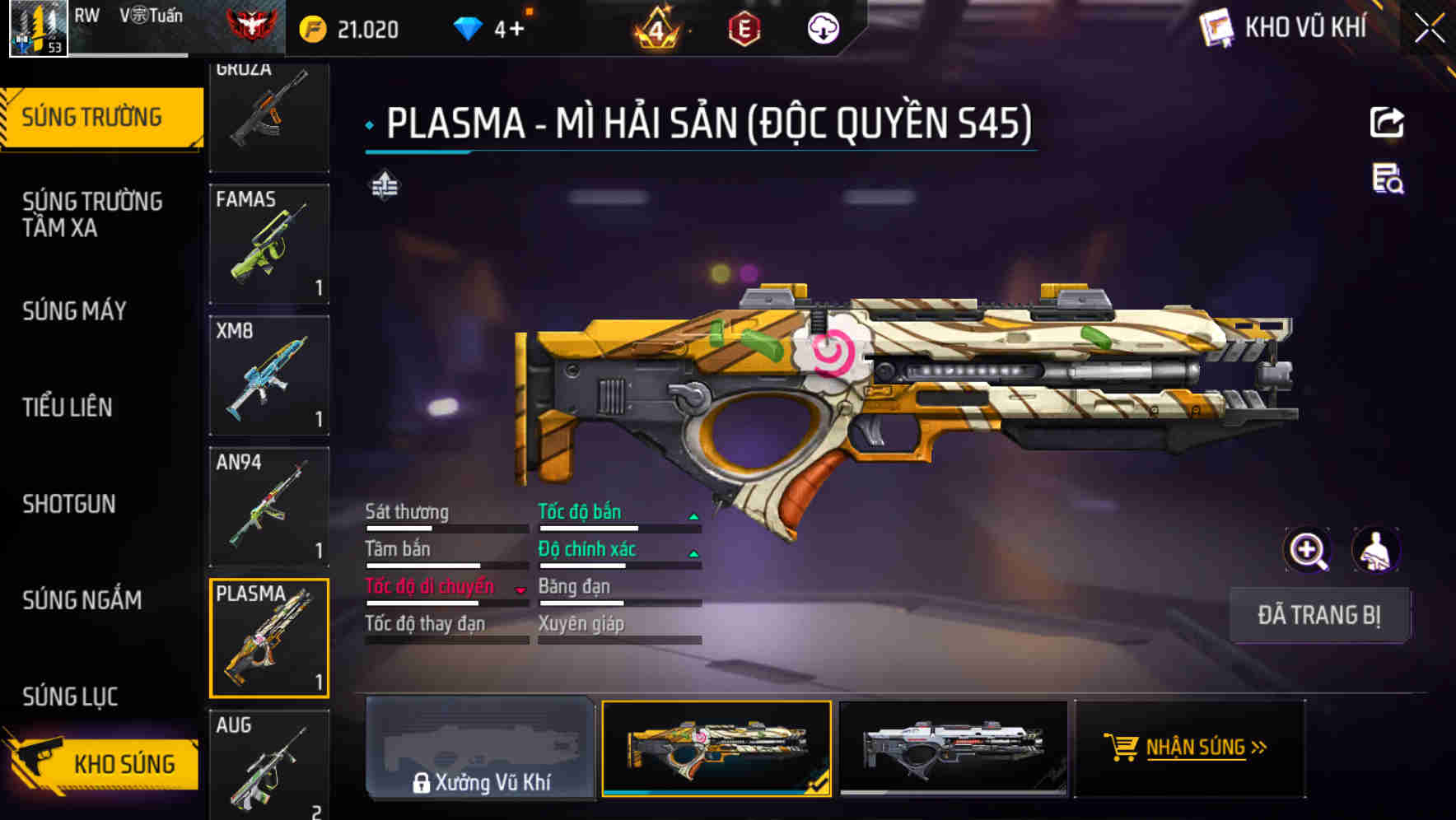Screen dimensions: 1456x820
Task: Open the Súng Máy weapon category
Action: coord(75,311)
